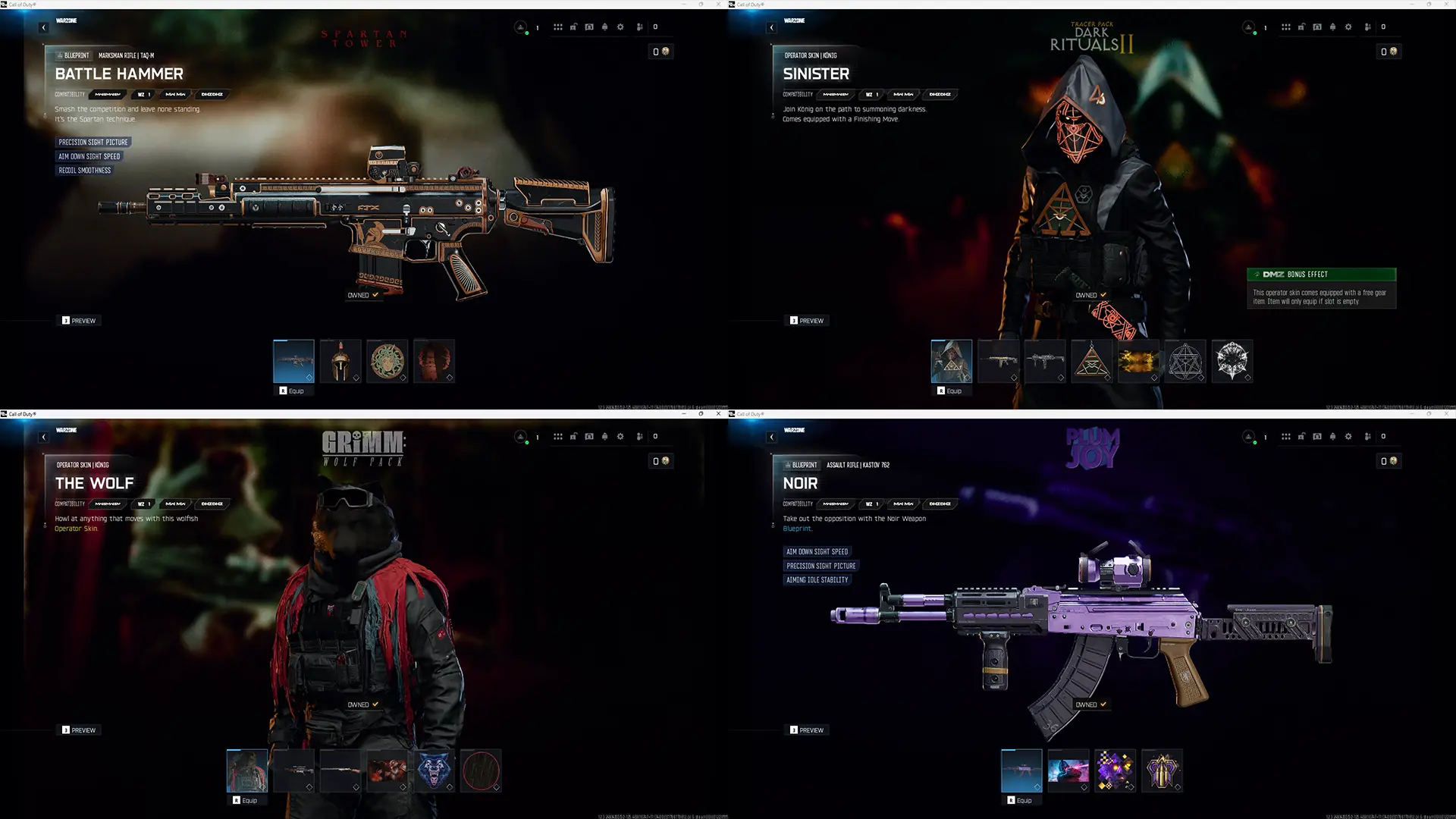This screenshot has height=819, width=1456.
Task: Preview The Wolf operator skin
Action: 80,730
